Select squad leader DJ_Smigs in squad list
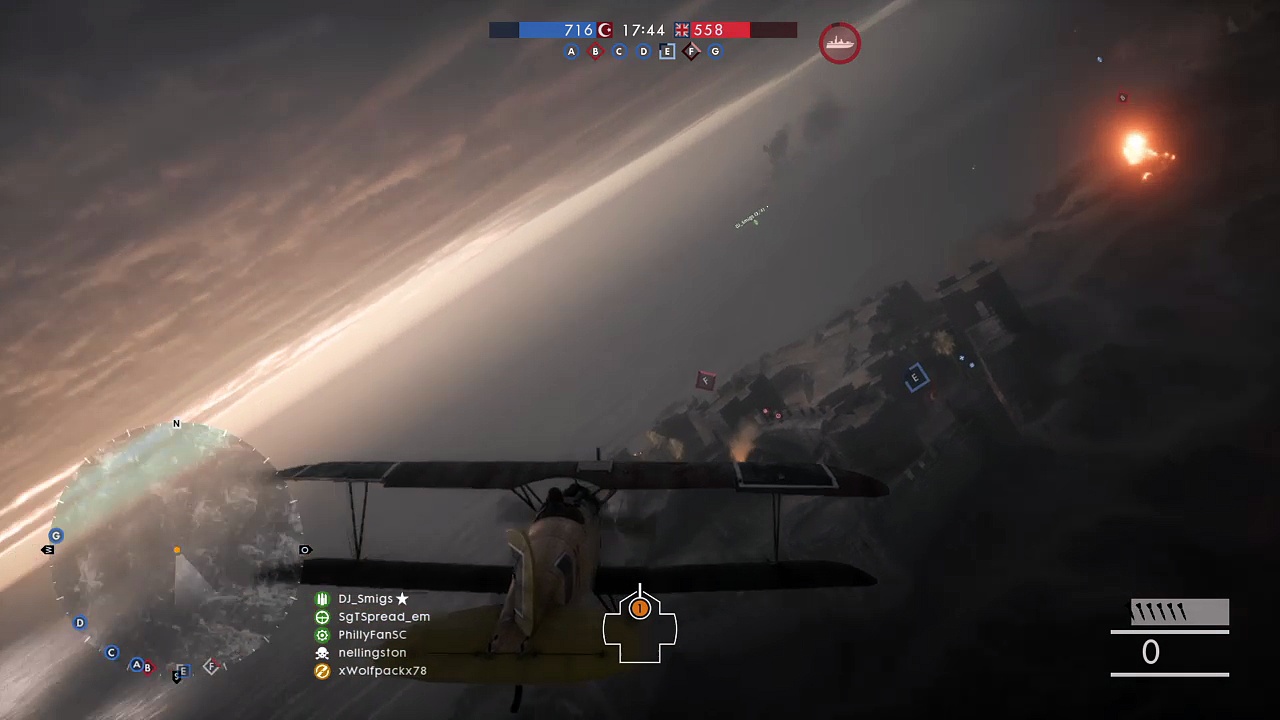 (365, 599)
